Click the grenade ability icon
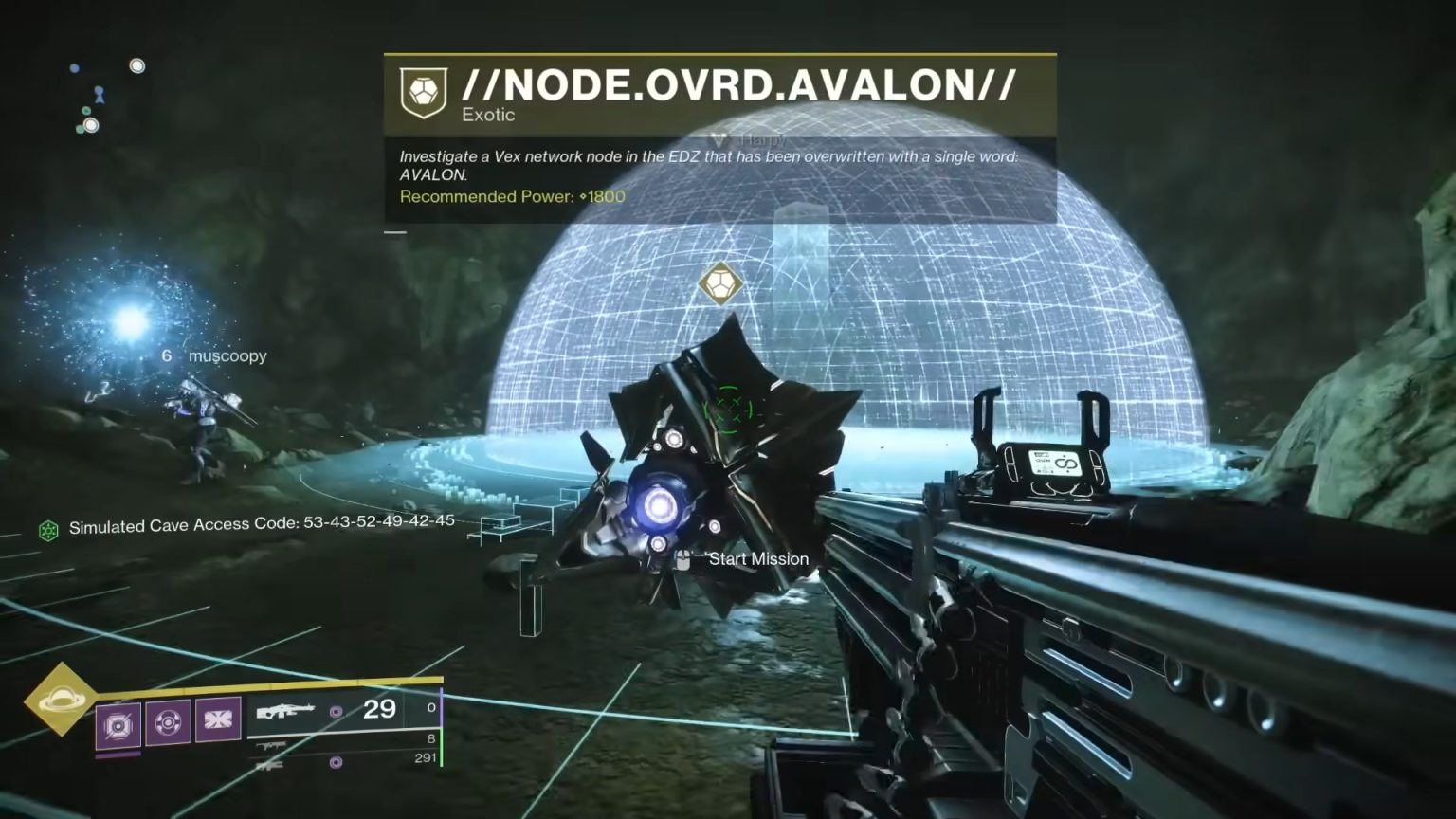Viewport: 1456px width, 819px height. pos(169,723)
